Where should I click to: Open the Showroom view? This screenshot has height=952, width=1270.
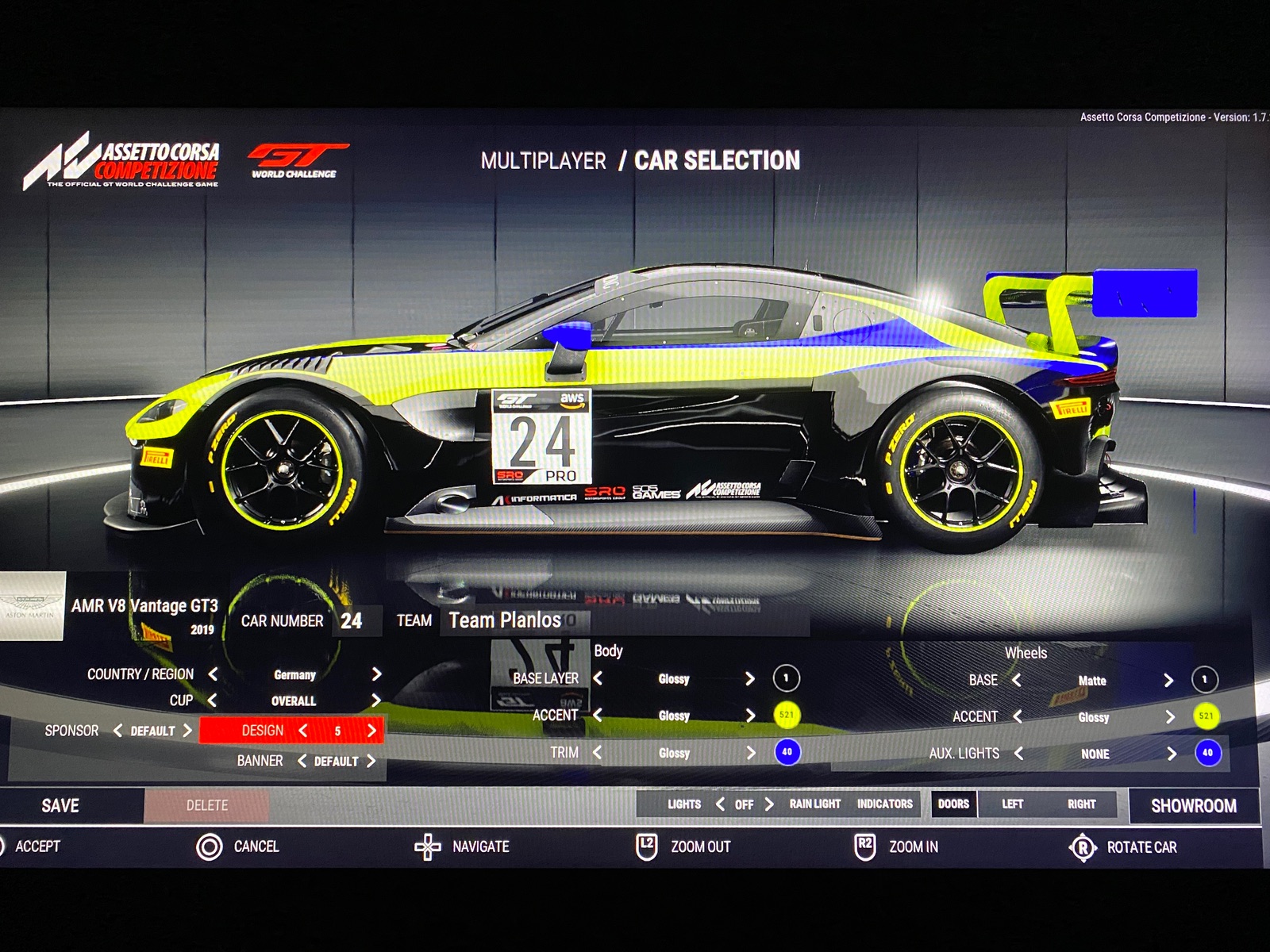(x=1193, y=805)
